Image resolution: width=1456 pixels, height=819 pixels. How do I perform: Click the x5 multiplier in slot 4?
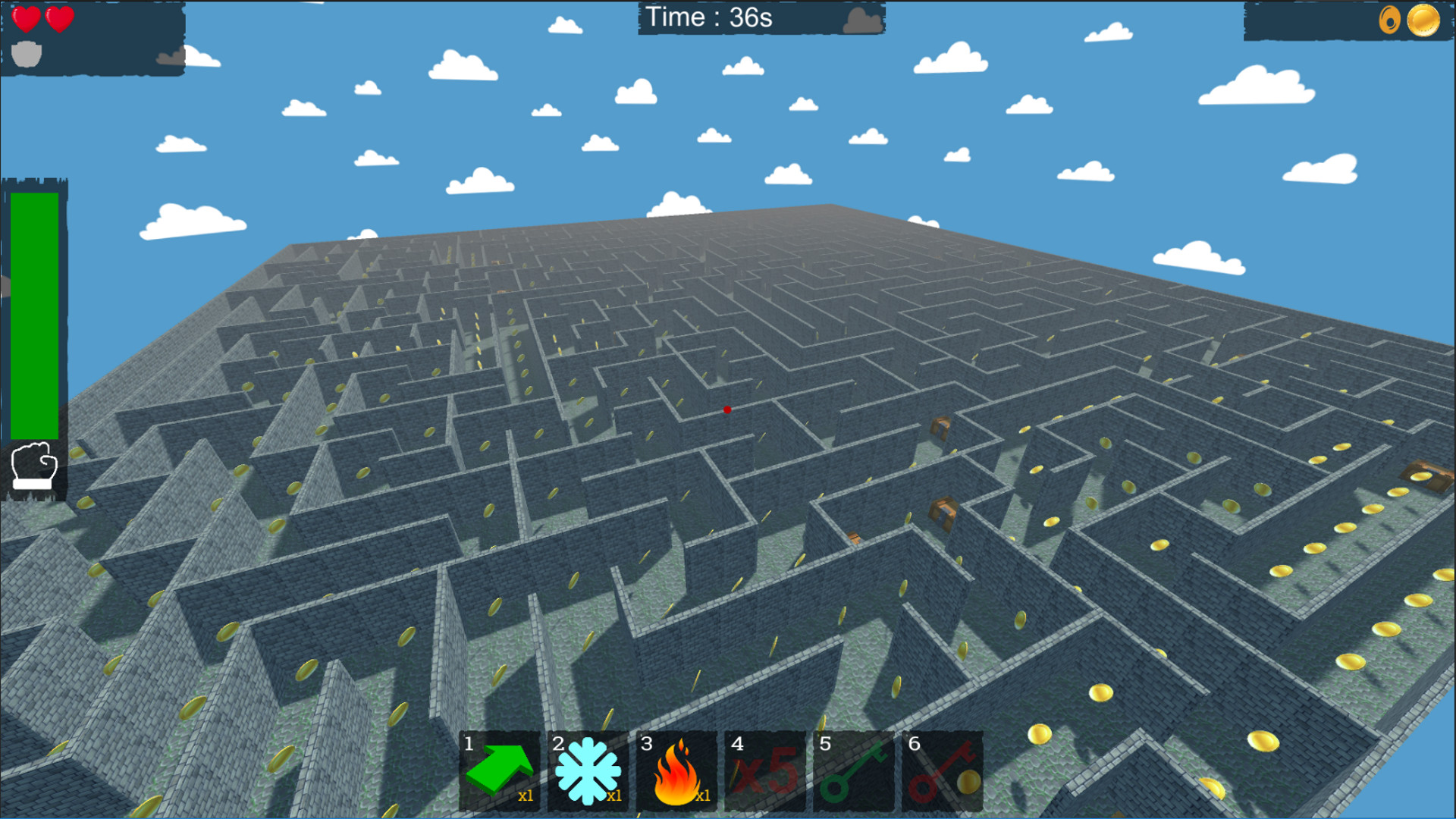(766, 770)
